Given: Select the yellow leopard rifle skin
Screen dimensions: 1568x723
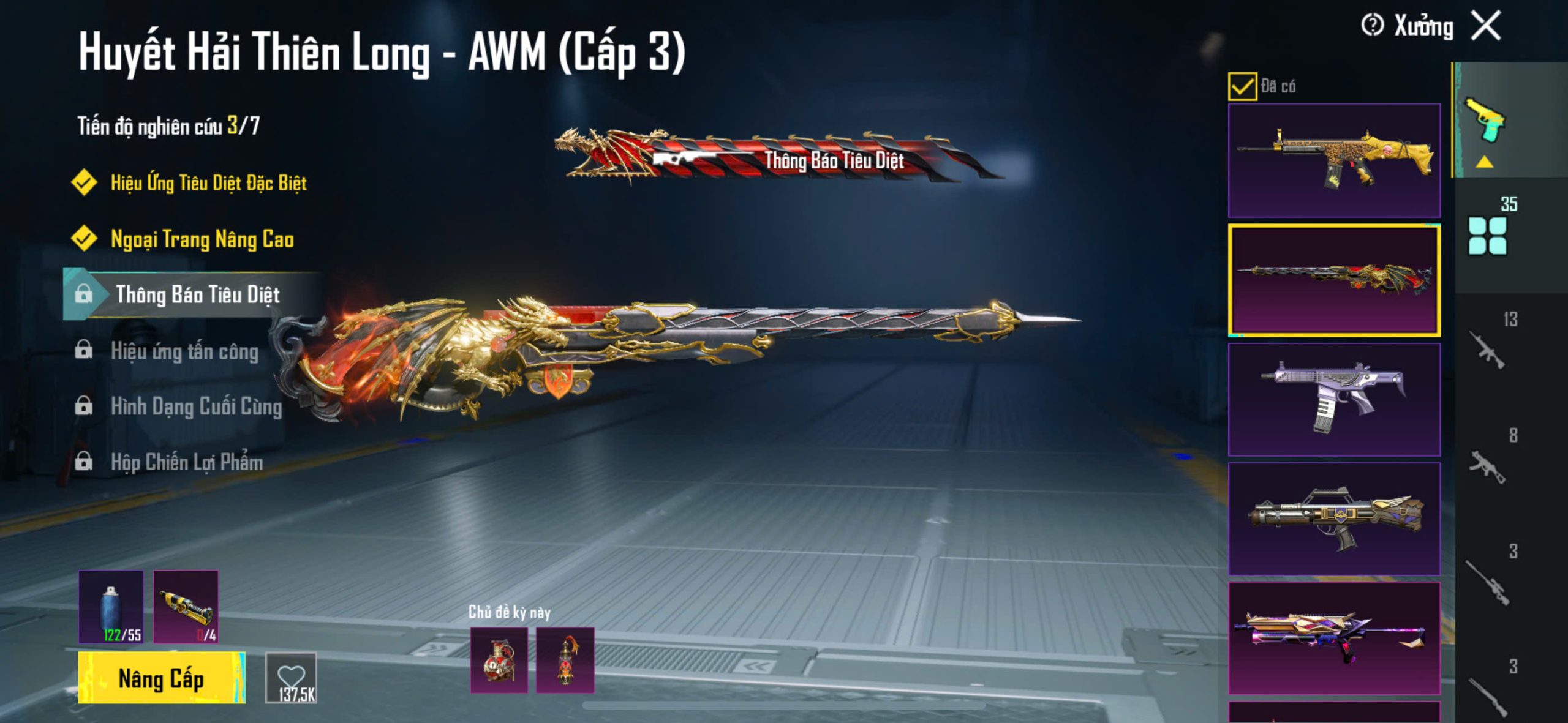Looking at the screenshot, I should pos(1334,160).
